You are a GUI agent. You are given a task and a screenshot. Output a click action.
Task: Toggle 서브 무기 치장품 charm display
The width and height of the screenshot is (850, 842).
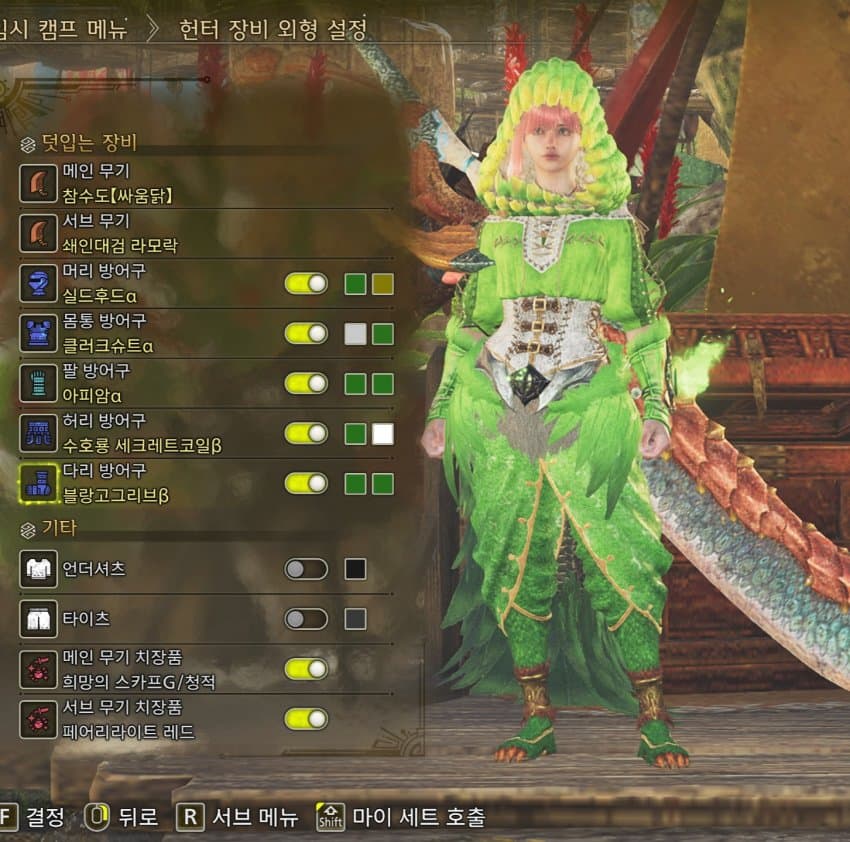click(306, 718)
